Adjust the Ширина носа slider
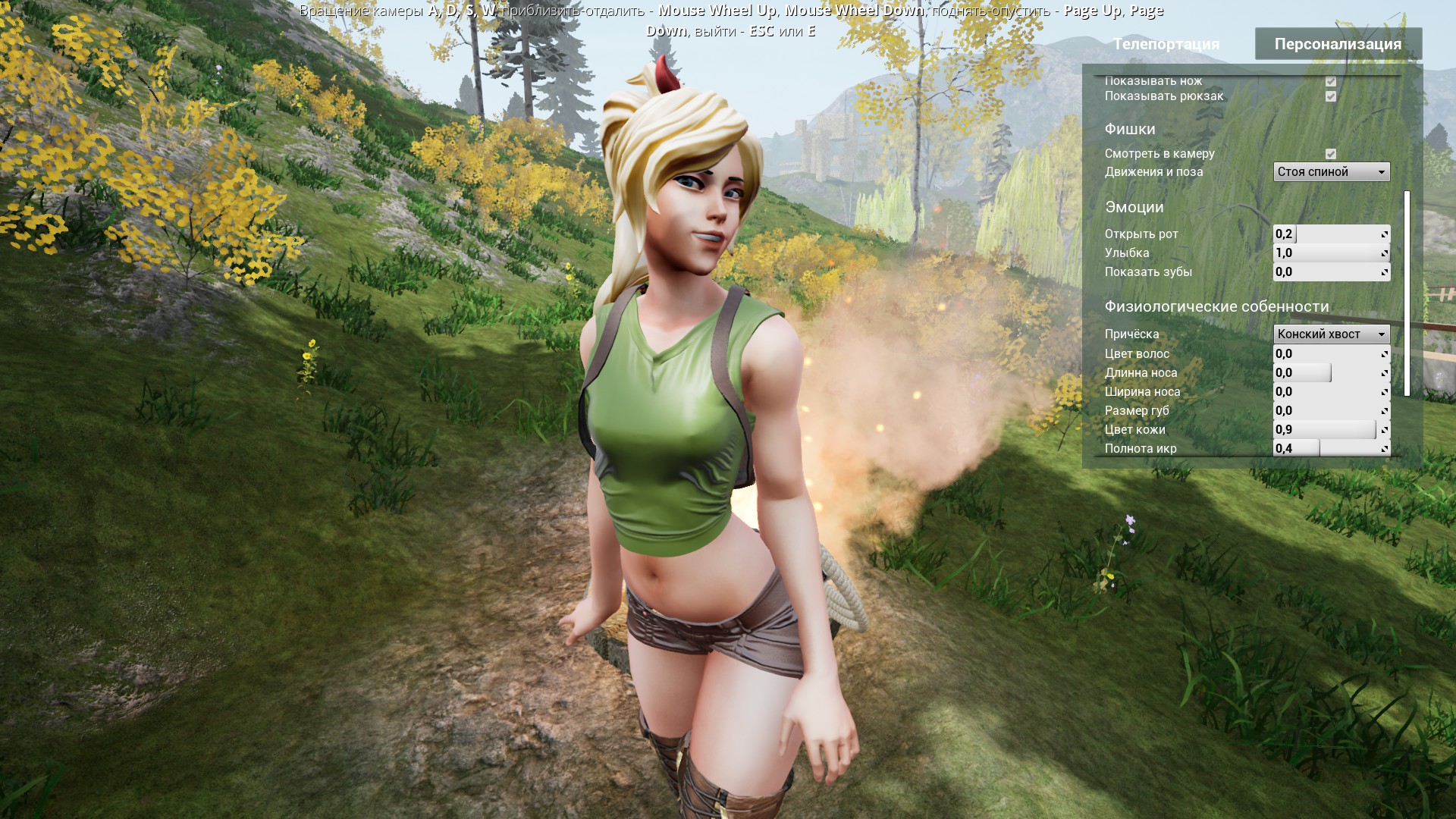1456x819 pixels. 1331,392
